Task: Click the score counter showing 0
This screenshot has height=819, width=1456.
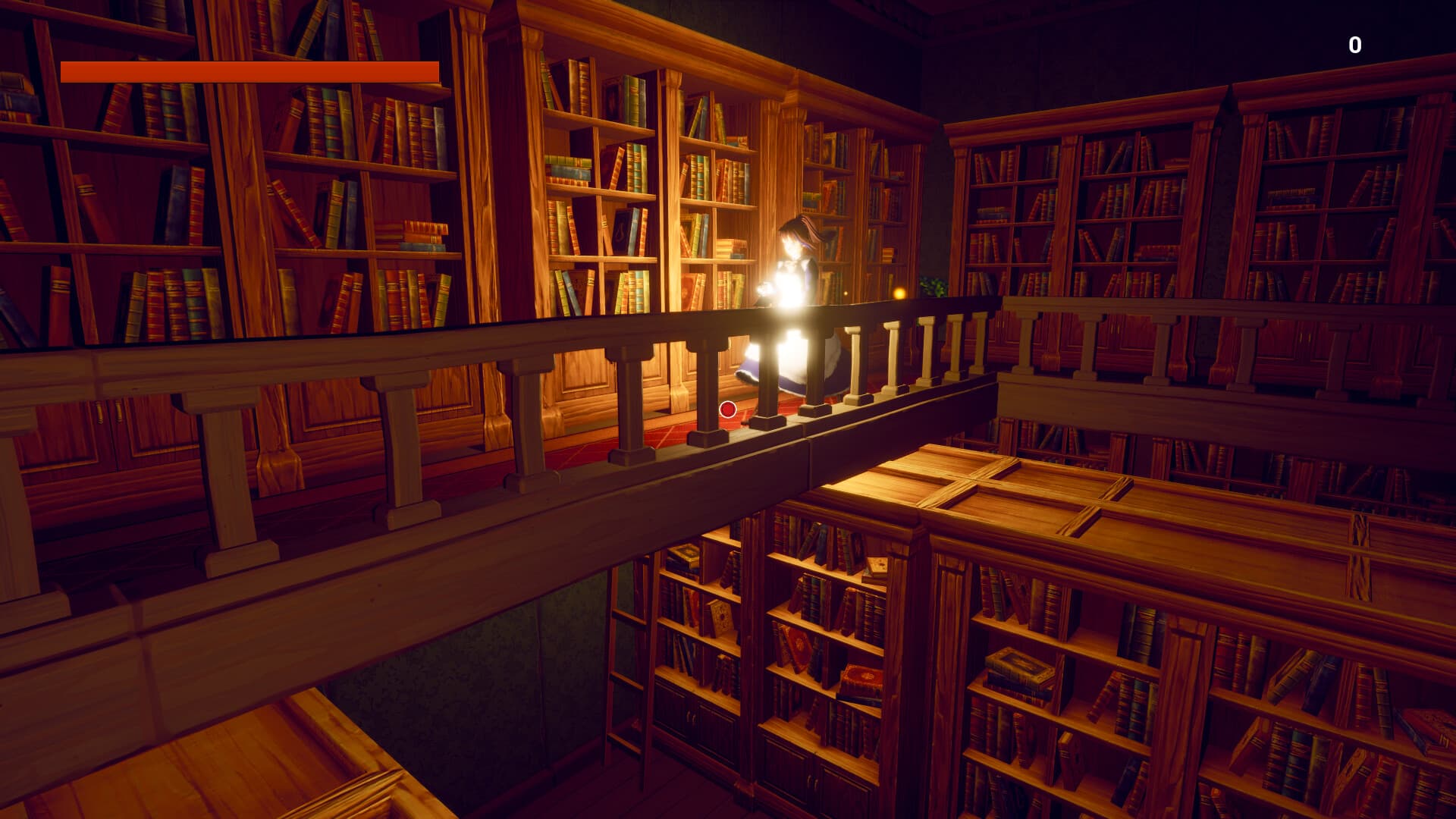Action: coord(1354,44)
